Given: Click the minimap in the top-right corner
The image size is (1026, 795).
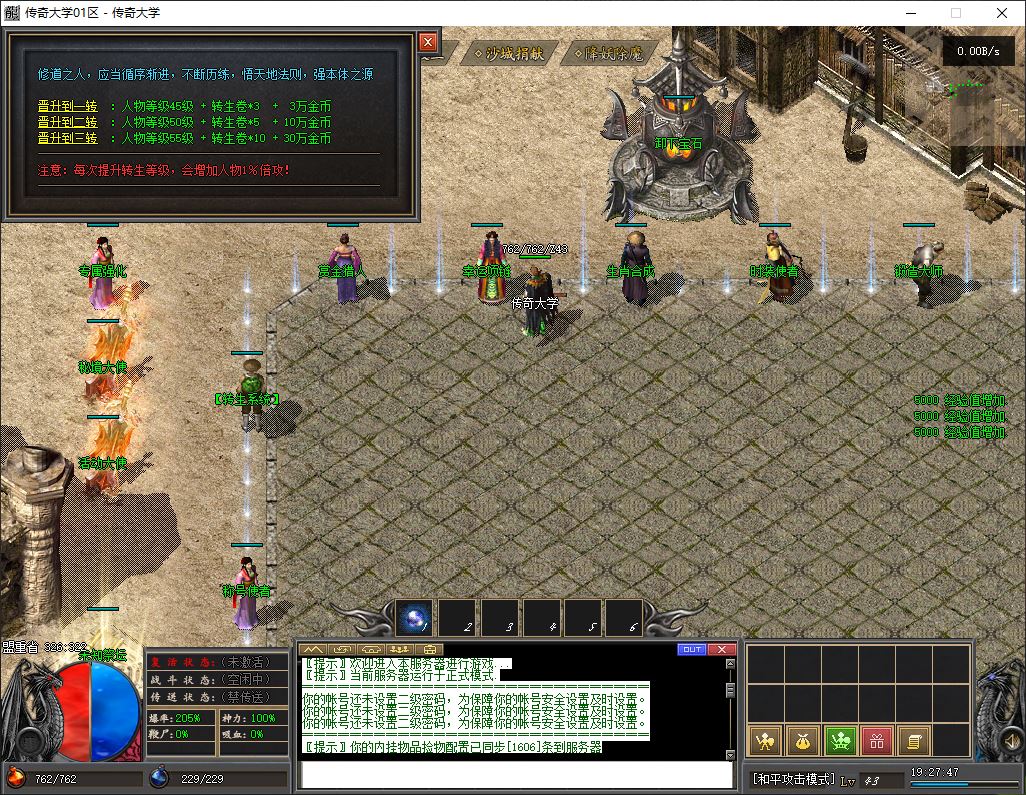Looking at the screenshot, I should pos(985,100).
